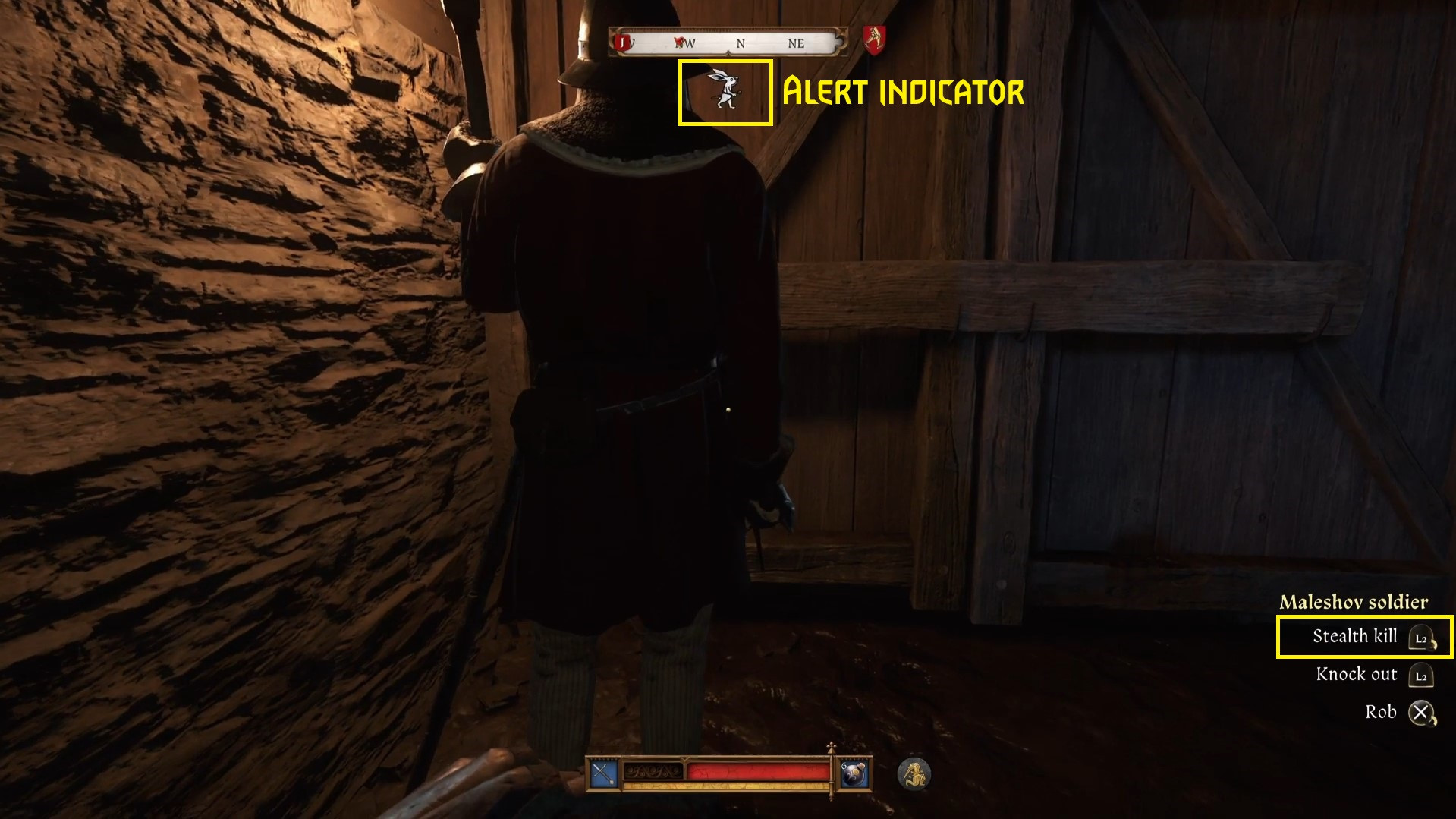This screenshot has height=819, width=1456.
Task: Click the compass bar at top
Action: coord(728,43)
